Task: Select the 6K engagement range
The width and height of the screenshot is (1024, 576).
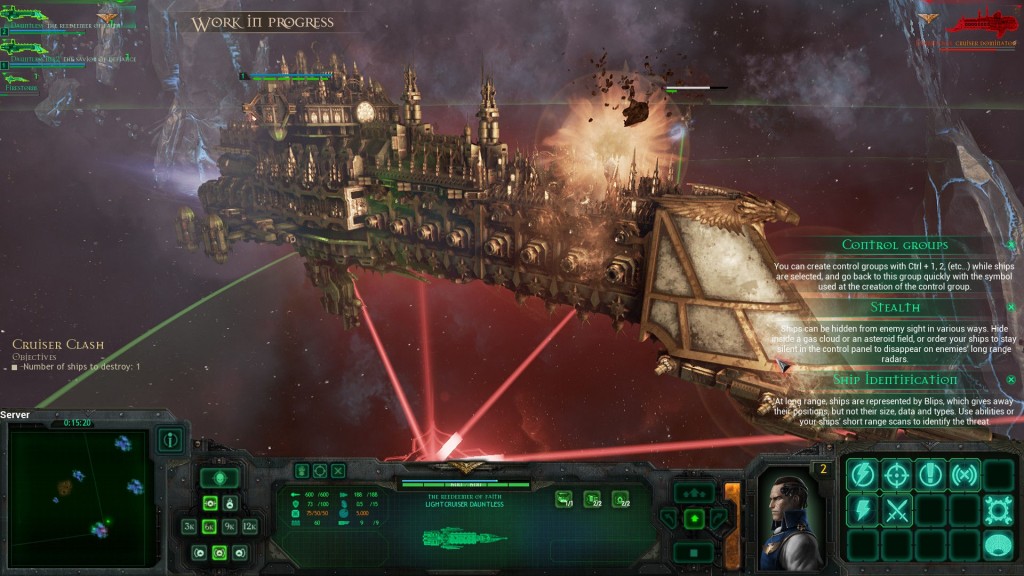Action: point(209,526)
